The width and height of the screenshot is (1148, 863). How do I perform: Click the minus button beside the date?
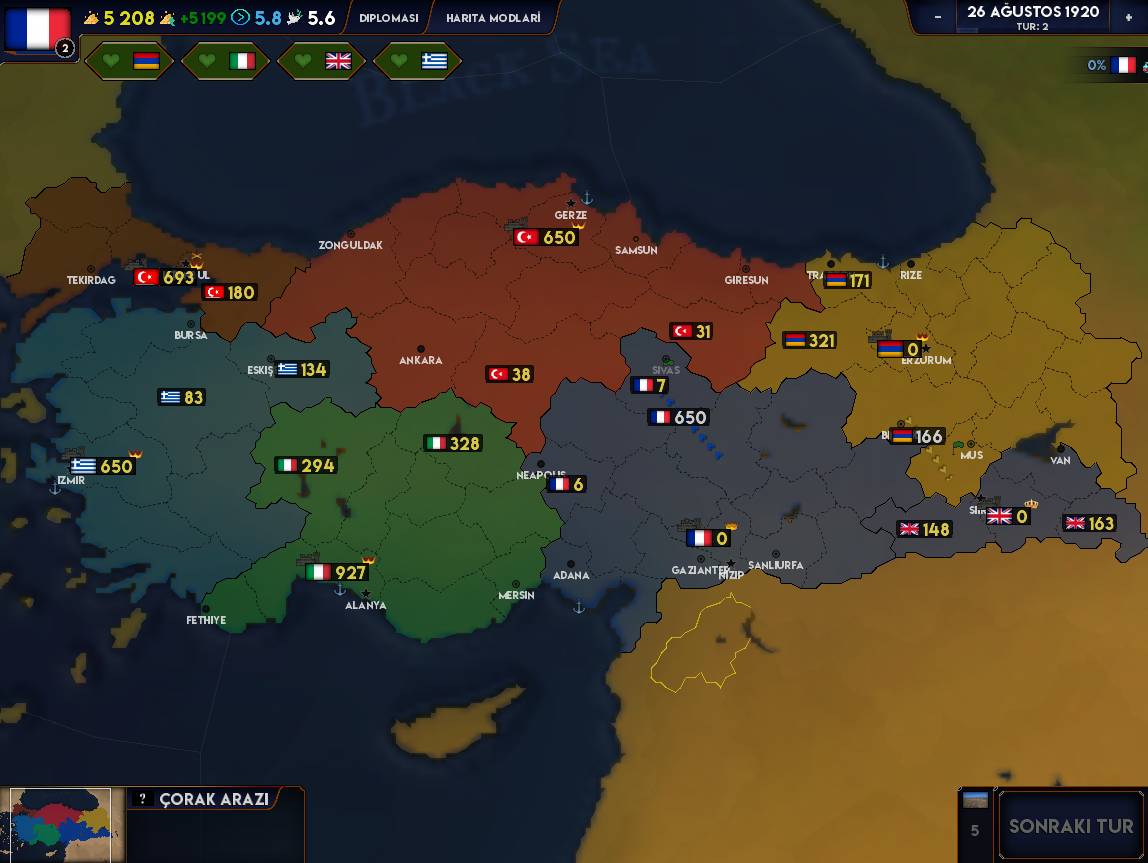pyautogui.click(x=937, y=17)
